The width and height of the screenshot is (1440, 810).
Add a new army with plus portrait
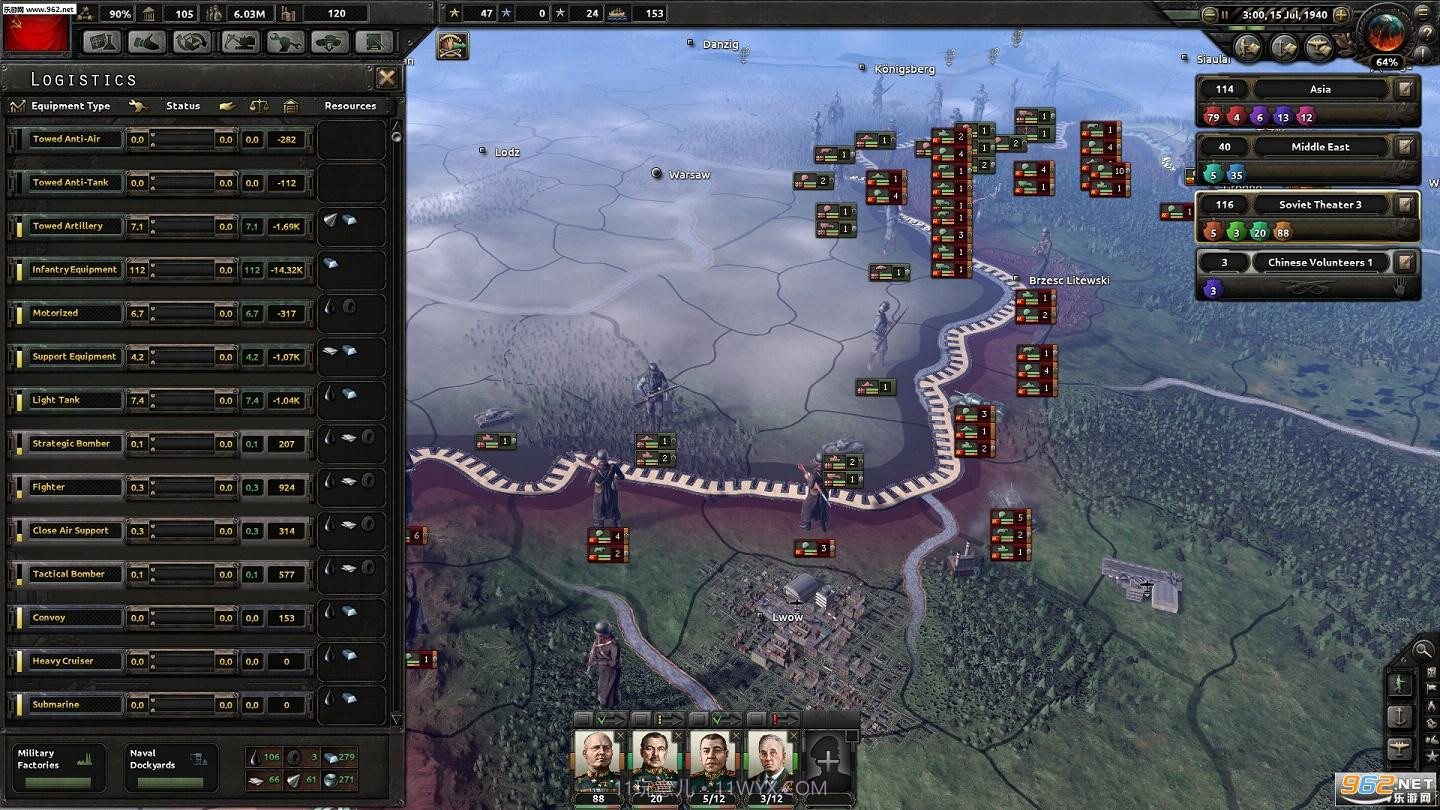click(x=828, y=762)
